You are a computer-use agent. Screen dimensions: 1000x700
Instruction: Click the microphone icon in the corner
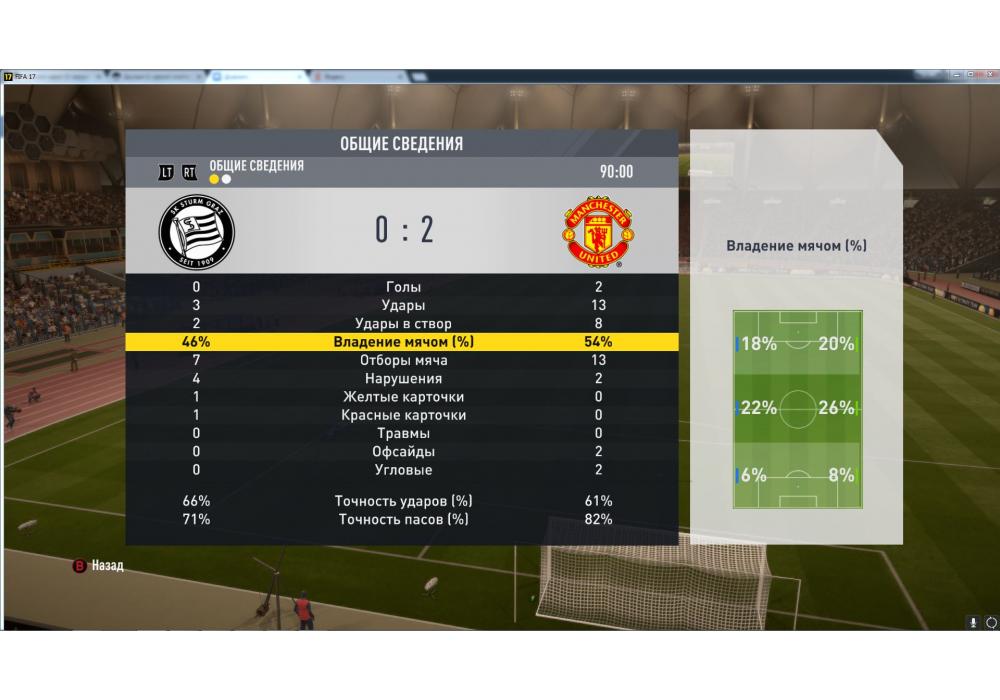point(972,622)
